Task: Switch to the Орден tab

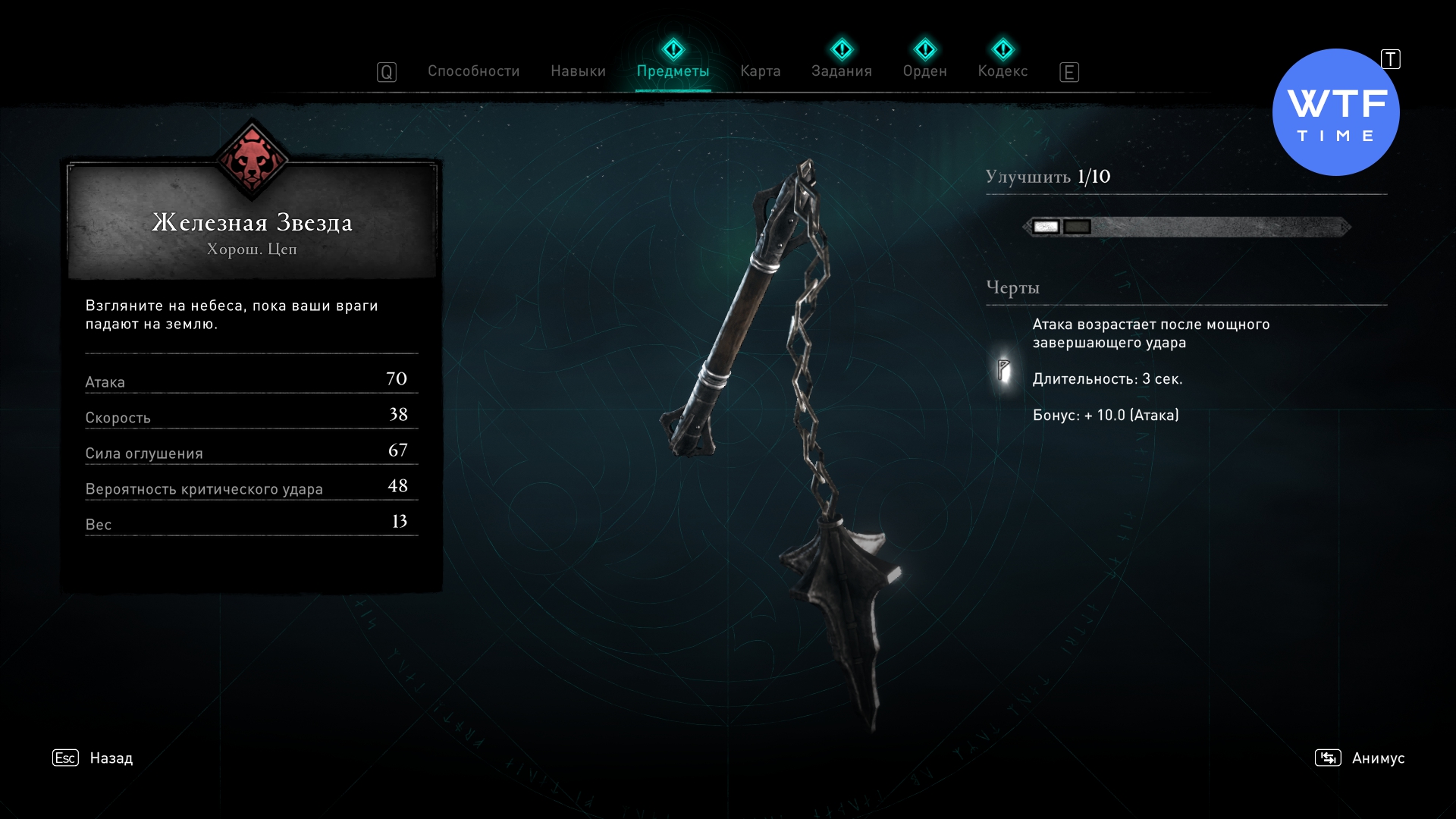Action: (x=924, y=71)
